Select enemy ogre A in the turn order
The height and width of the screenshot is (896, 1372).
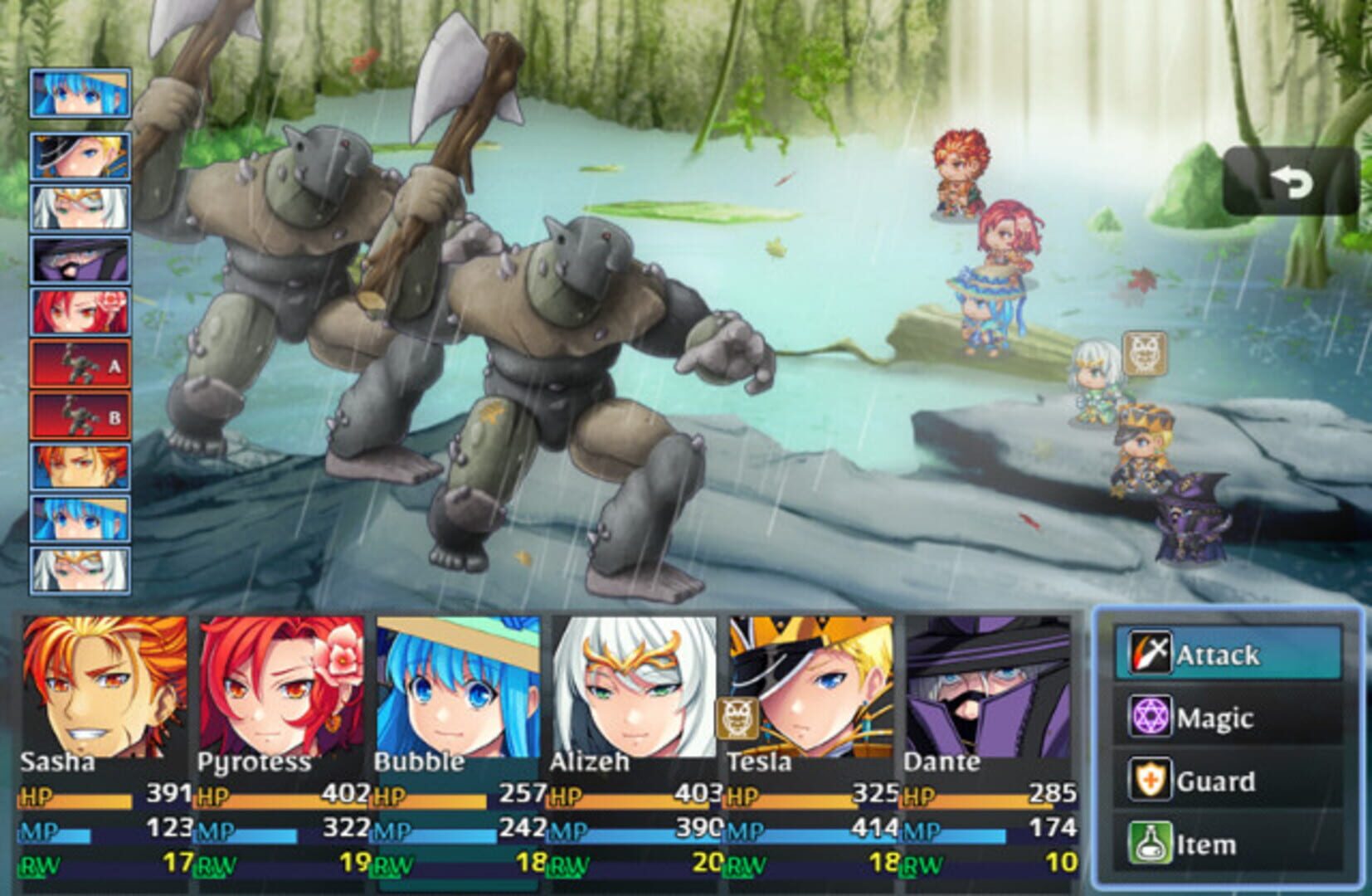tap(79, 365)
